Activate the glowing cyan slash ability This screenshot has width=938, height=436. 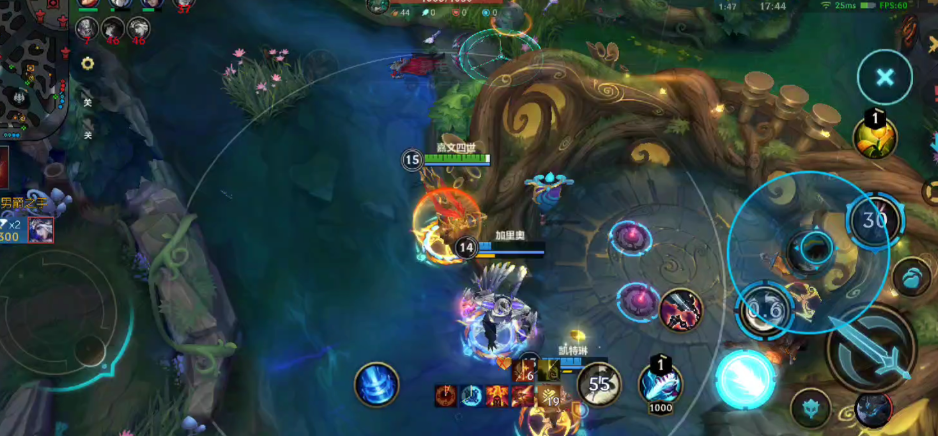point(744,379)
